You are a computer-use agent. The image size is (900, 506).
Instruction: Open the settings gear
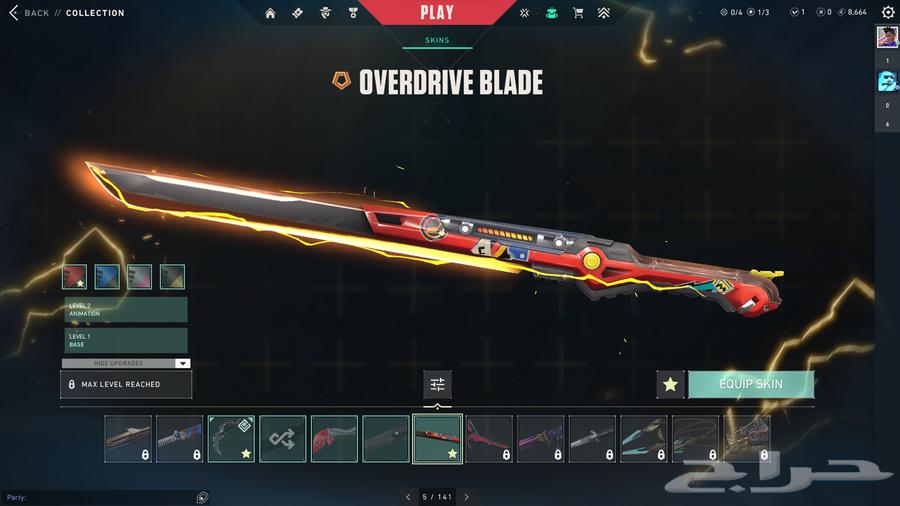[887, 13]
